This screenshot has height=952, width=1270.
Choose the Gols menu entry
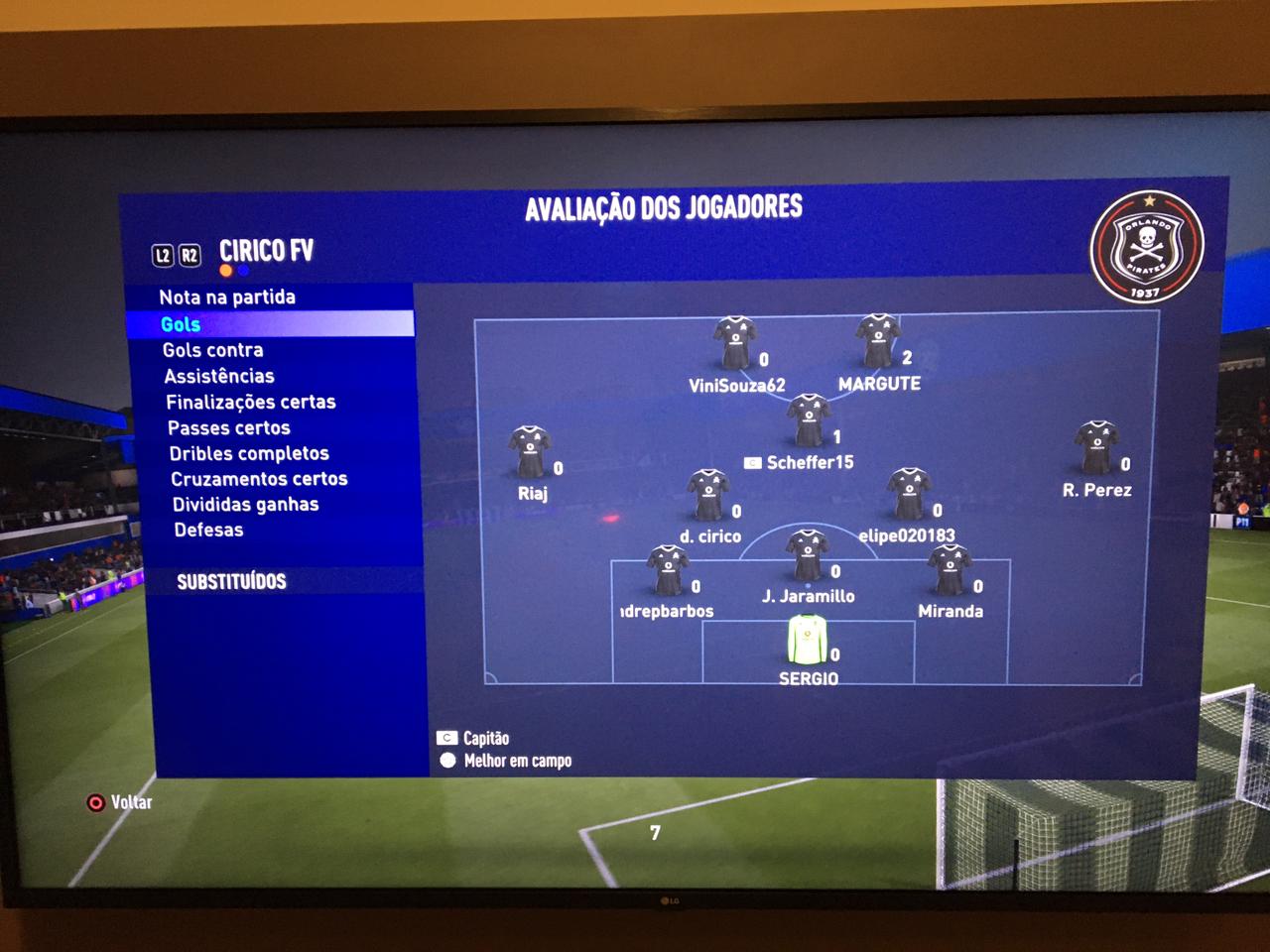point(181,324)
